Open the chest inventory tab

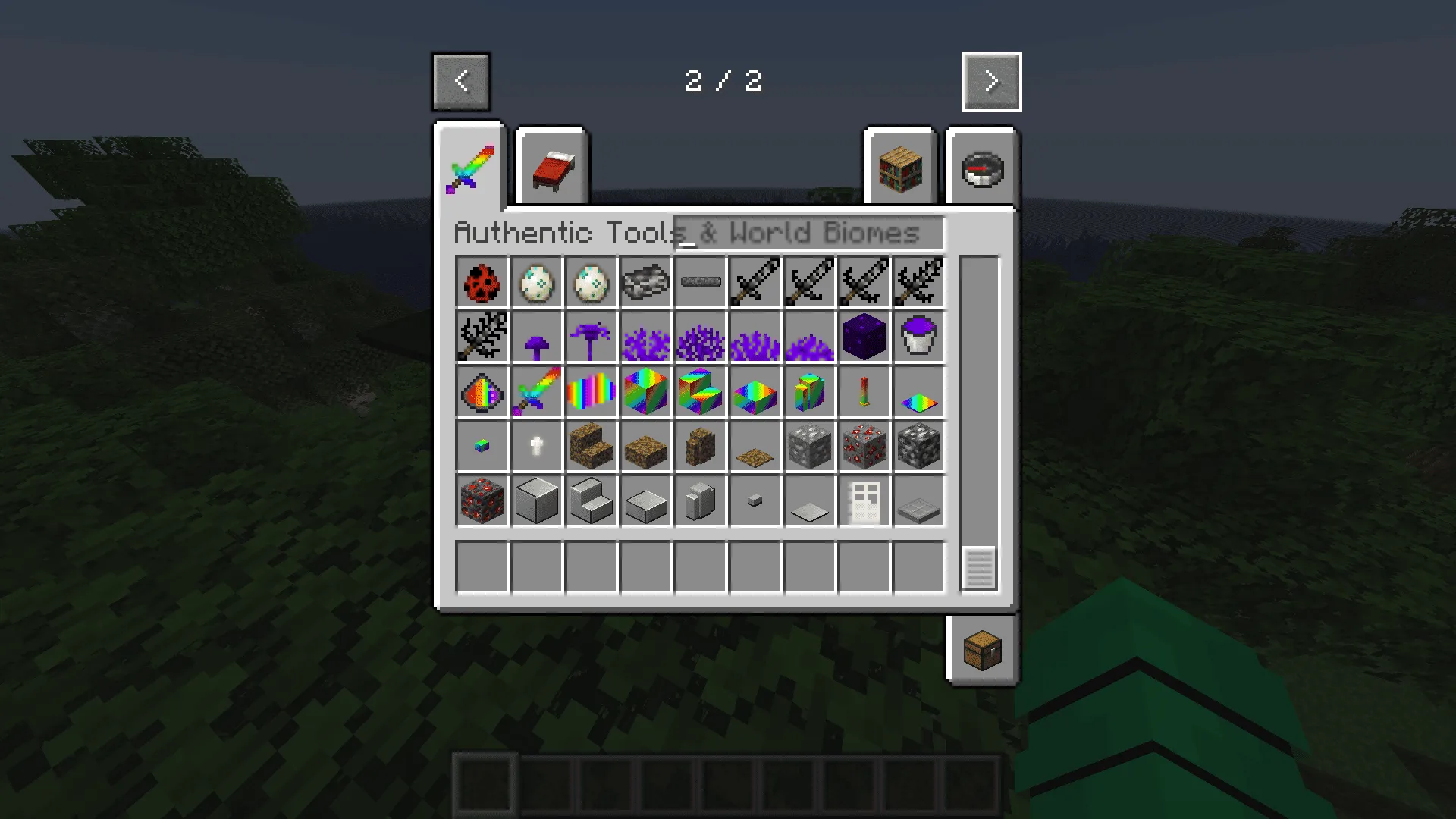982,650
